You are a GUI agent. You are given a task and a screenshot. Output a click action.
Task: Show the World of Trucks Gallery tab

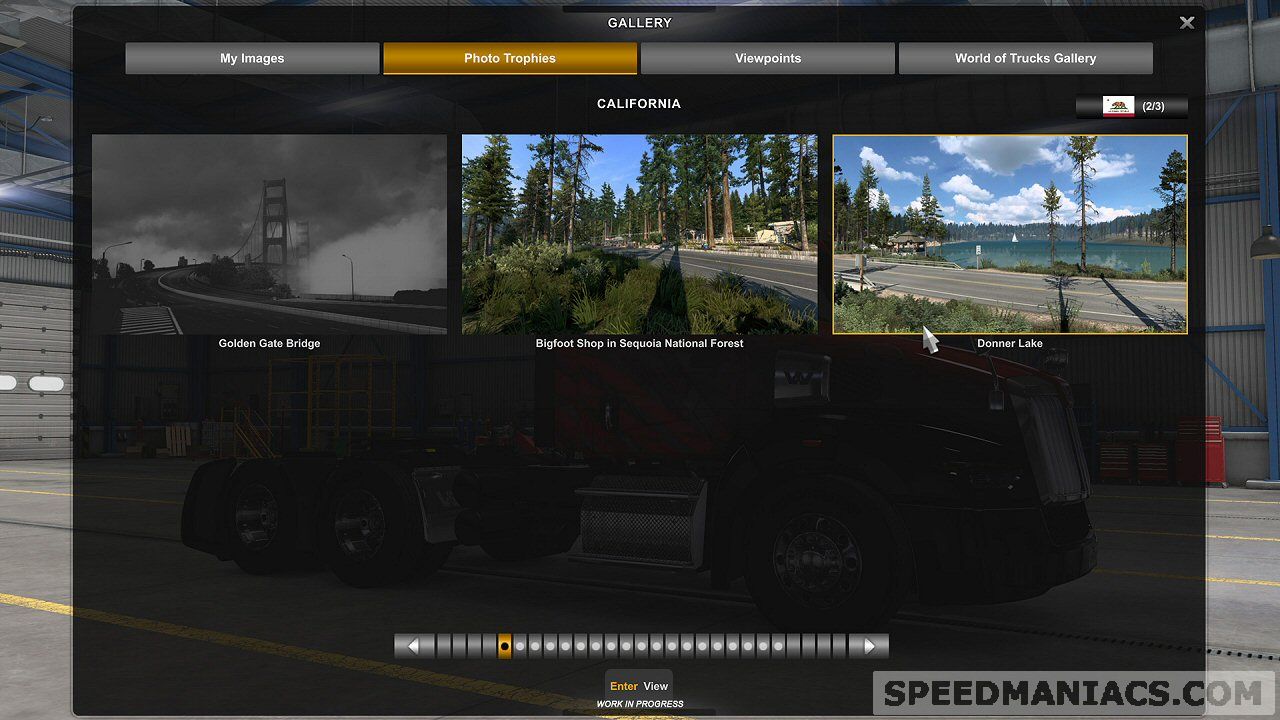(1025, 58)
